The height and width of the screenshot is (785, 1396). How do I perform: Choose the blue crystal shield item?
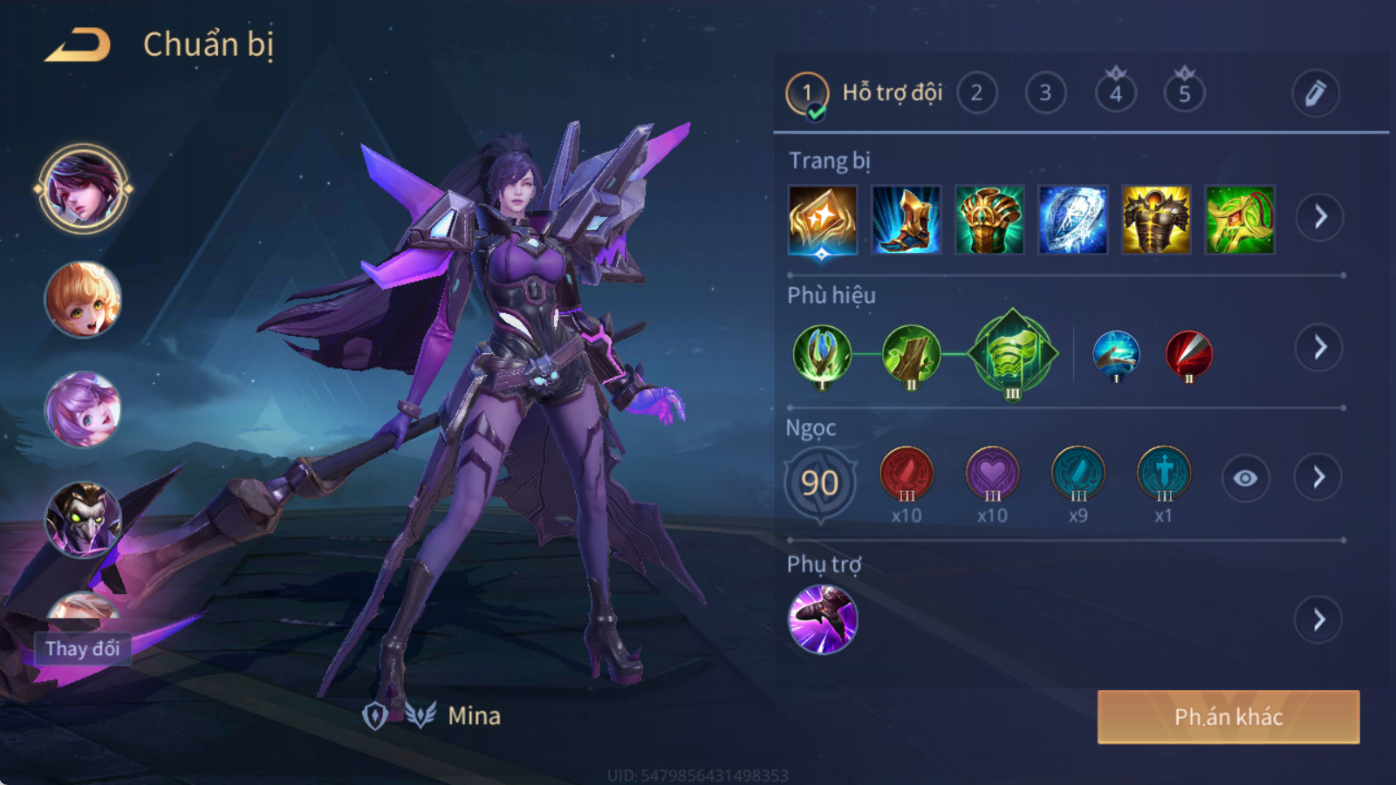tap(1073, 219)
